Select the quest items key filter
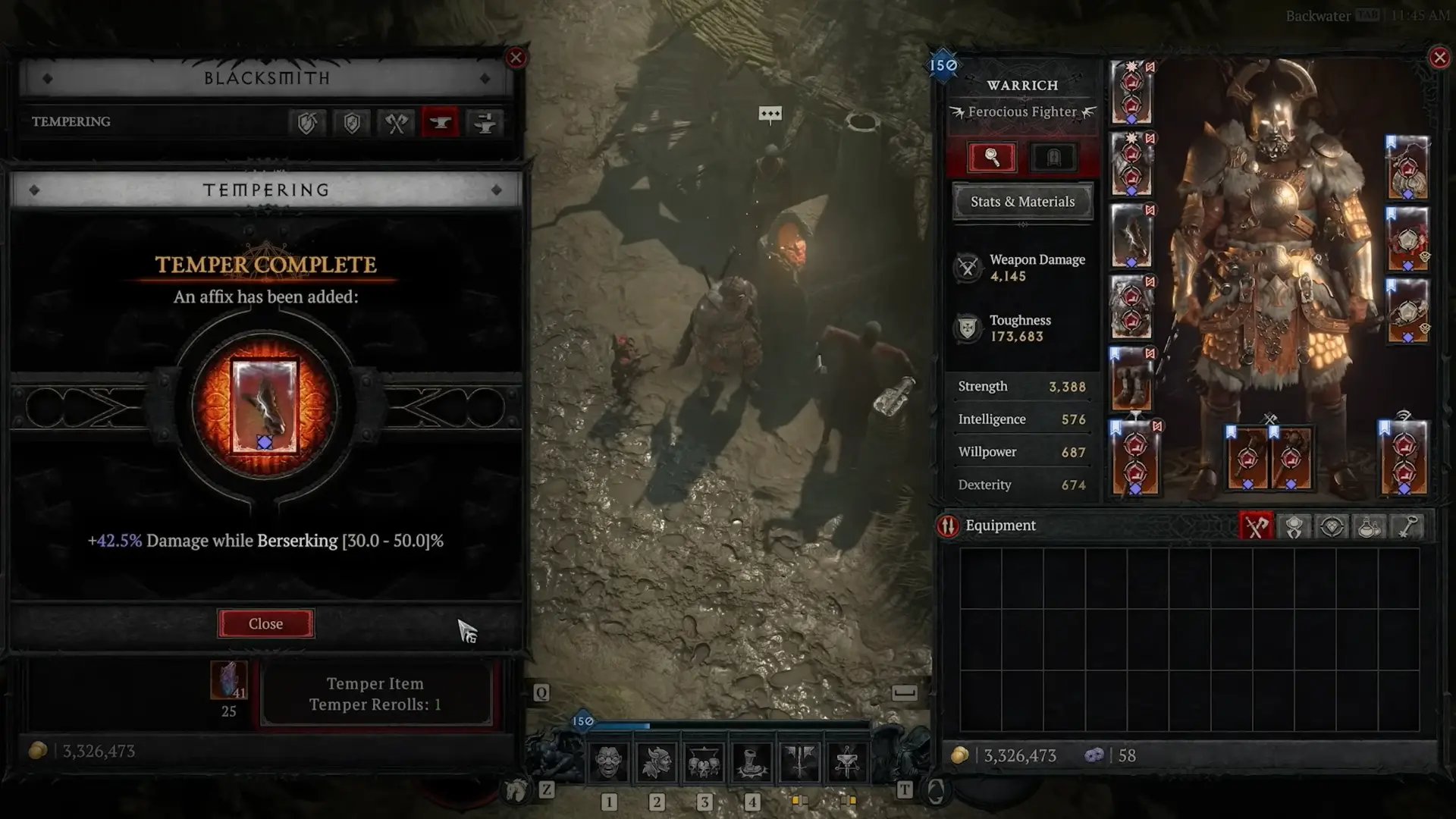 click(1407, 526)
